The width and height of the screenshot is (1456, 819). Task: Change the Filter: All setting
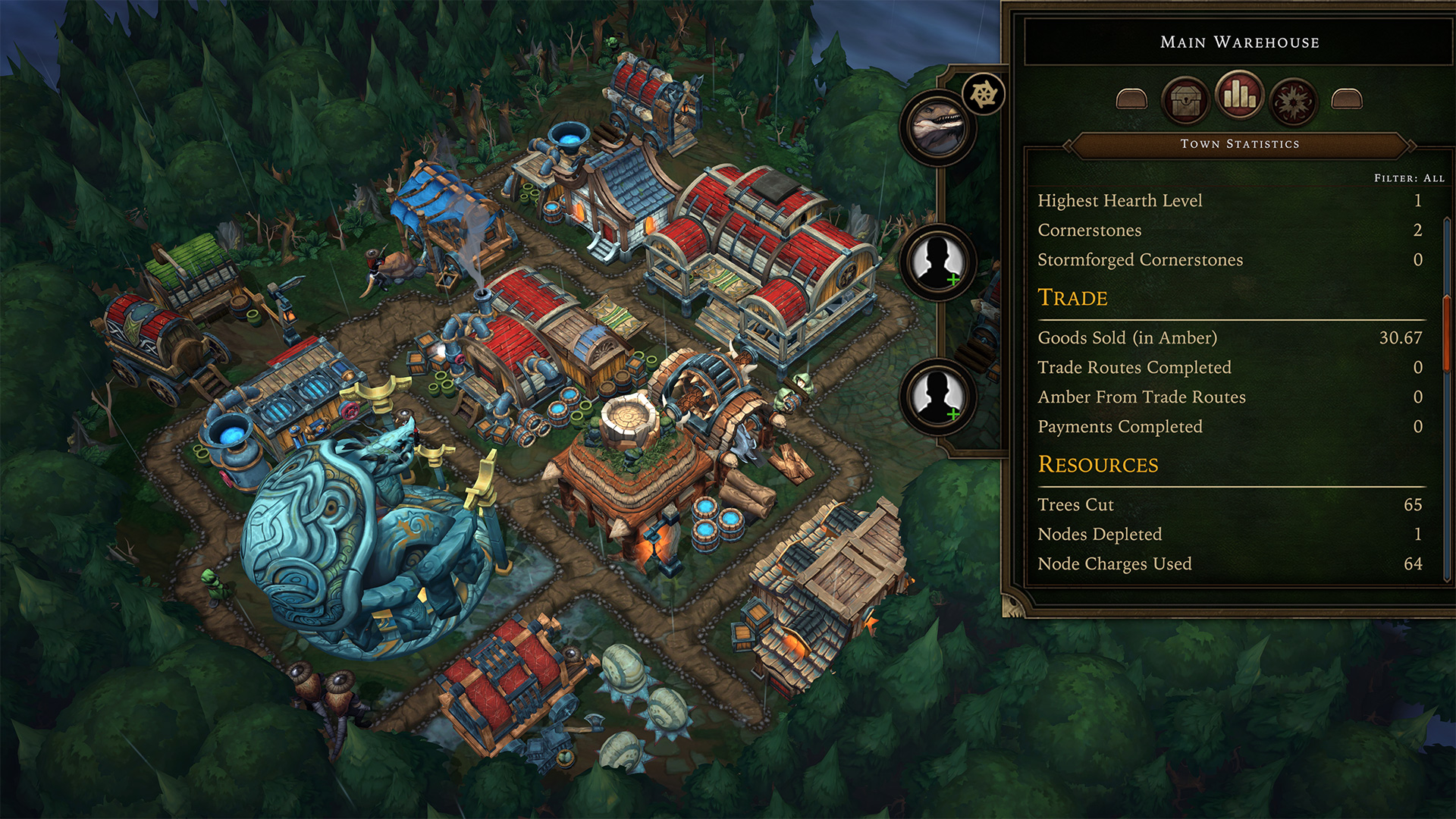pos(1409,178)
